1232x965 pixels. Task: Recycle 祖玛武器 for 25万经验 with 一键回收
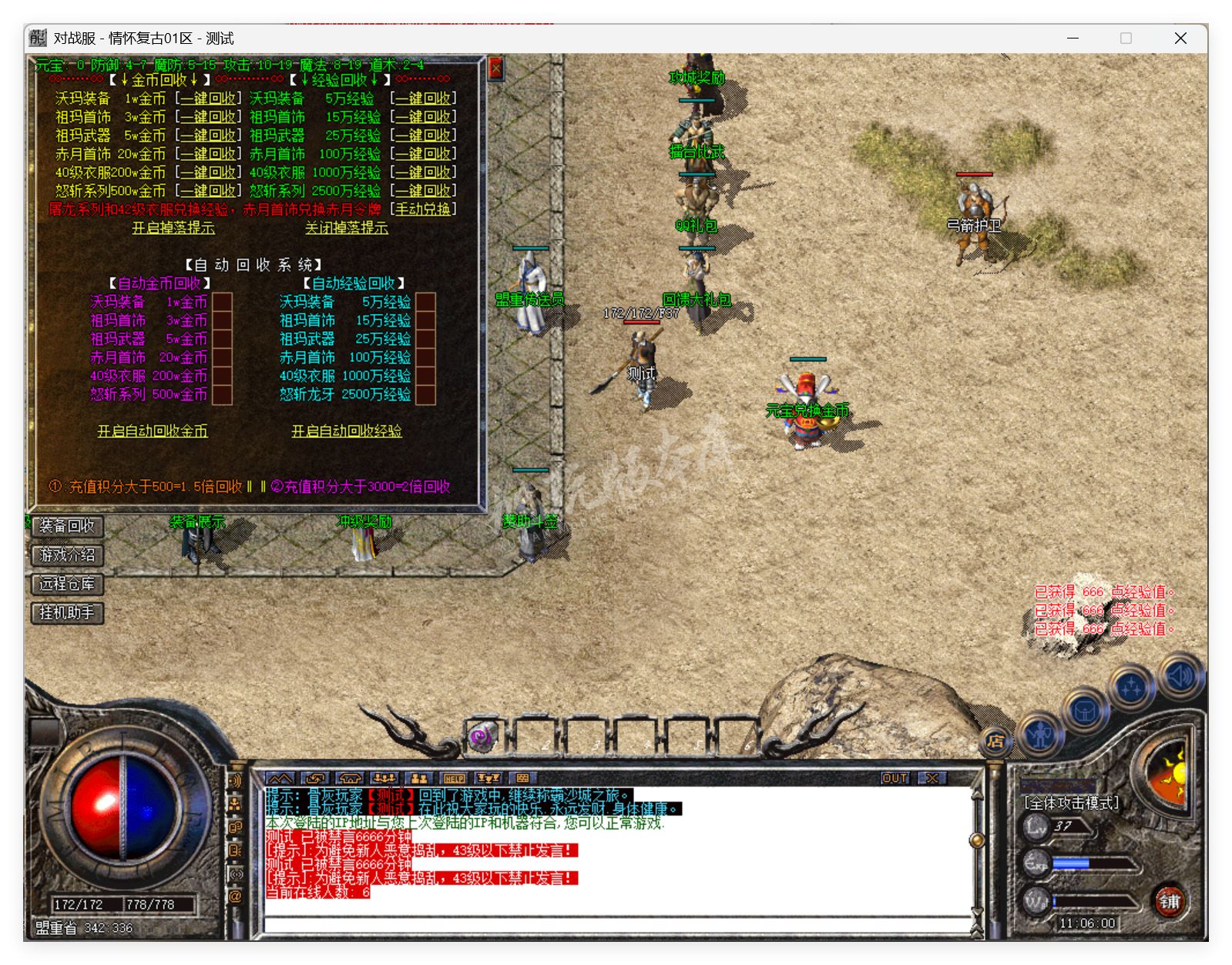point(423,136)
